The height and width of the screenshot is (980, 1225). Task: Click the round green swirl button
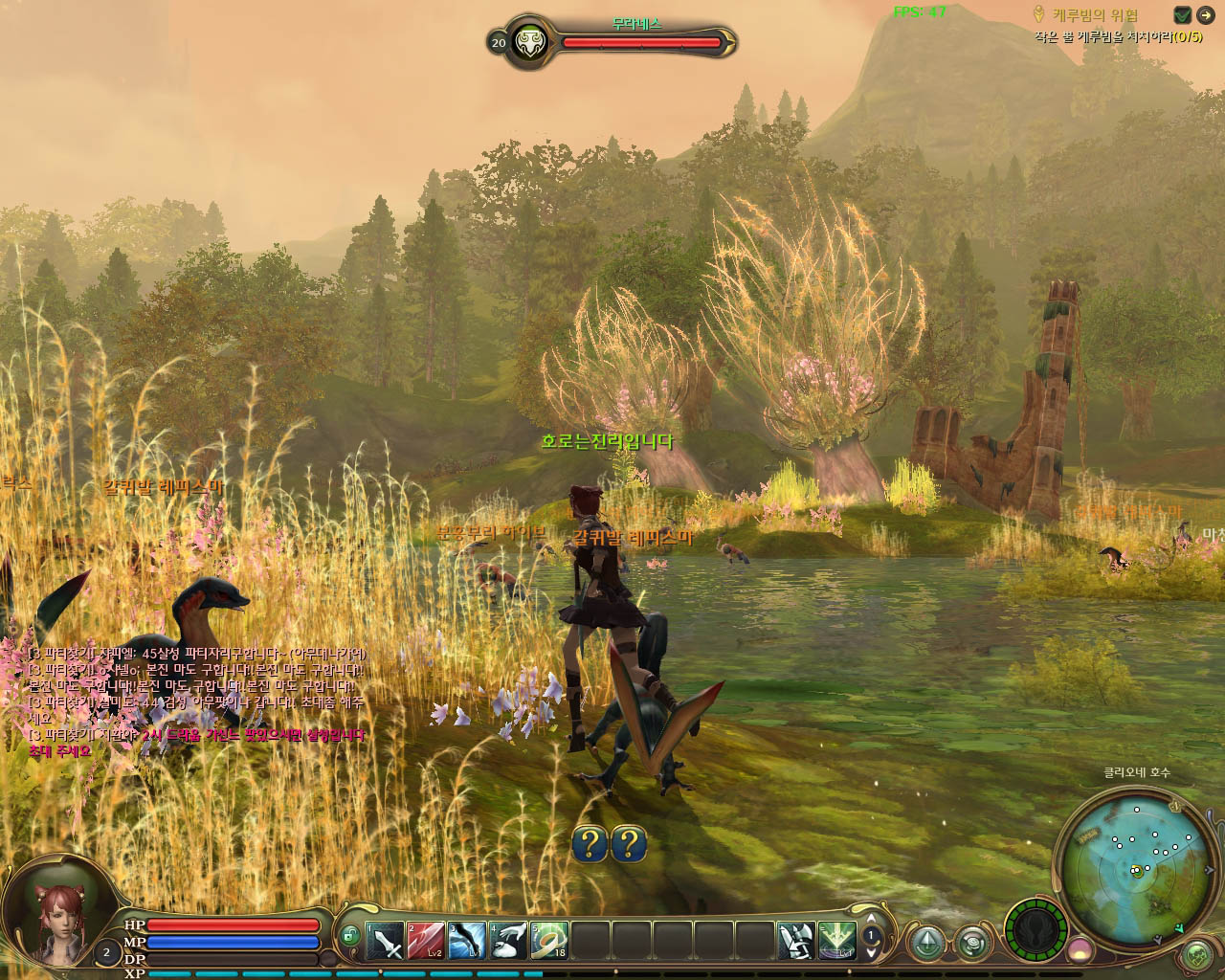pyautogui.click(x=973, y=943)
